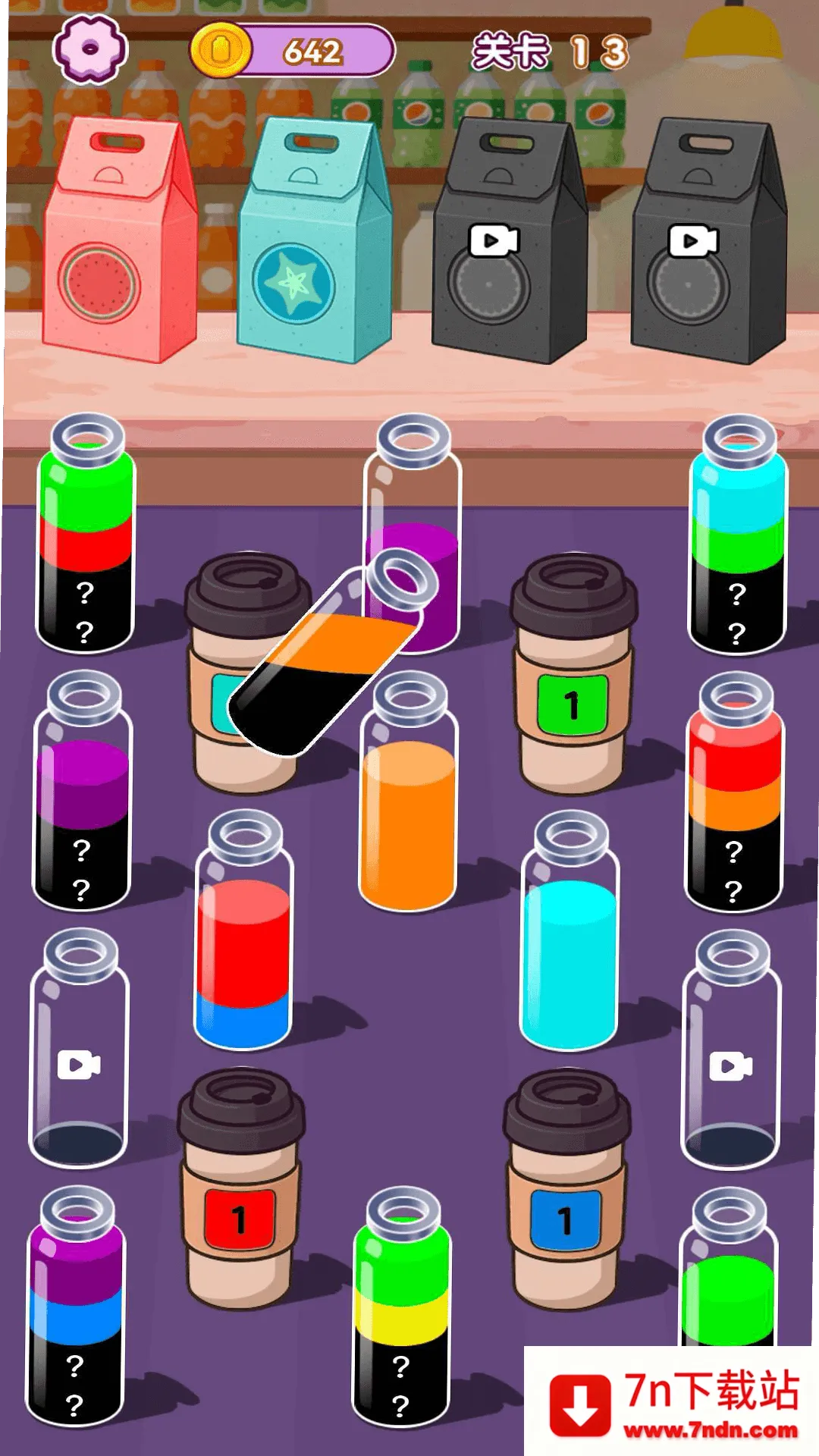
Task: Open the settings gear menu
Action: 89,49
